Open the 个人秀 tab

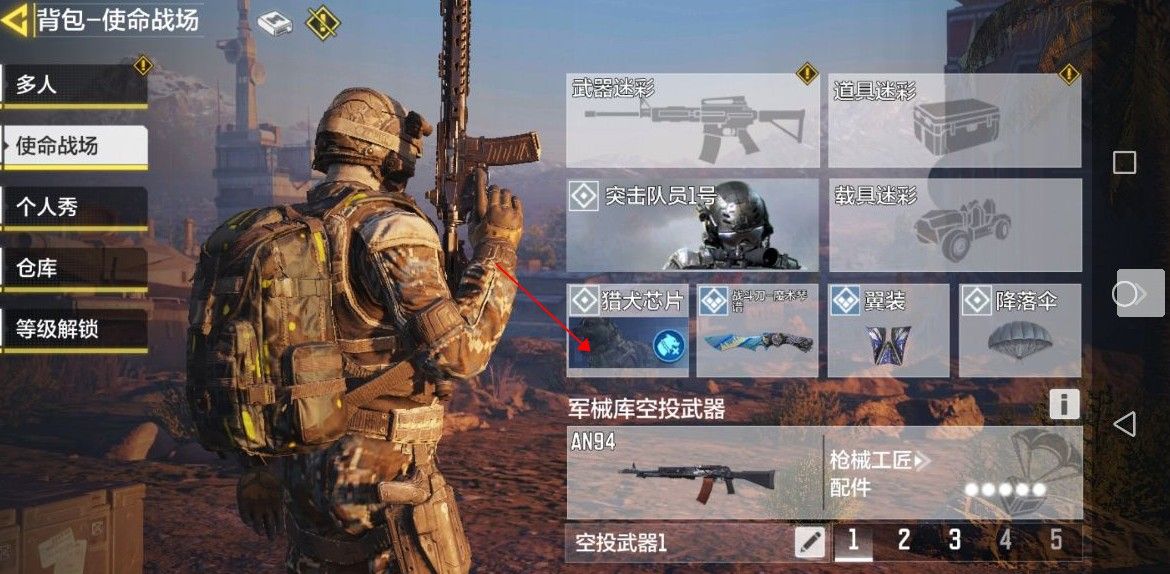coord(74,208)
